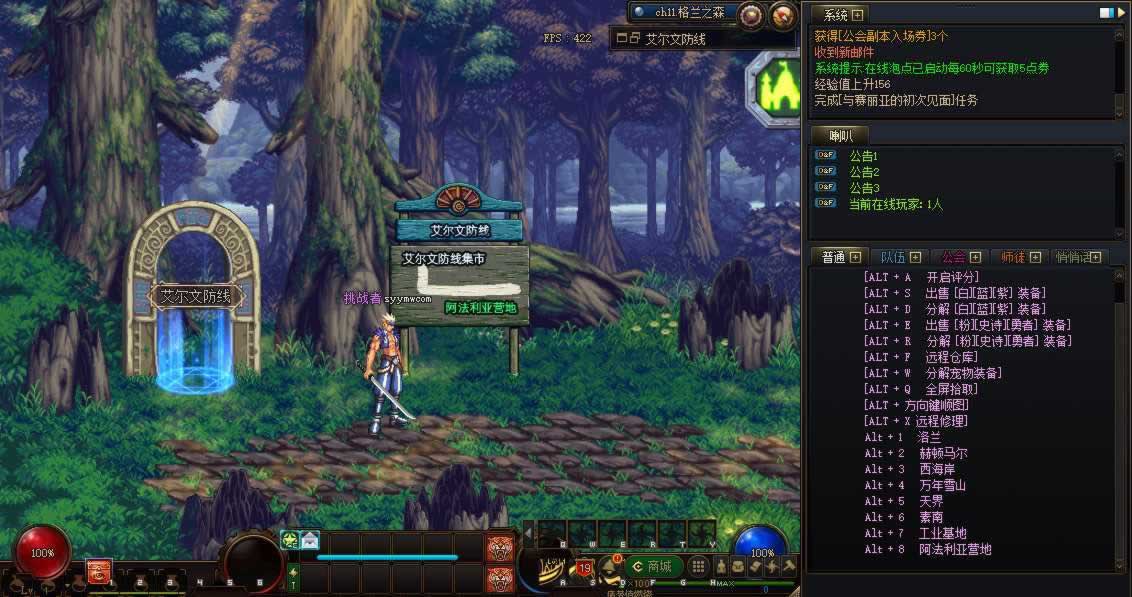
Task: Click the round bronze gear button
Action: point(751,15)
